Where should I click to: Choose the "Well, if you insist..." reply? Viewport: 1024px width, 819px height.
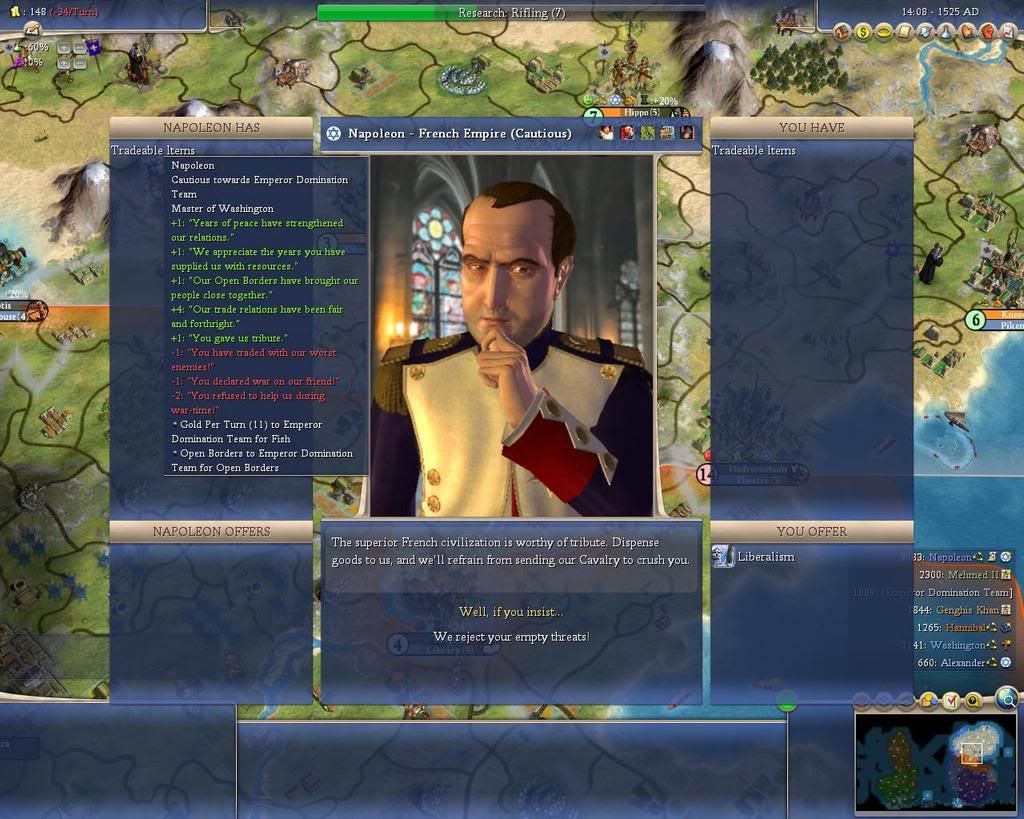pyautogui.click(x=510, y=612)
